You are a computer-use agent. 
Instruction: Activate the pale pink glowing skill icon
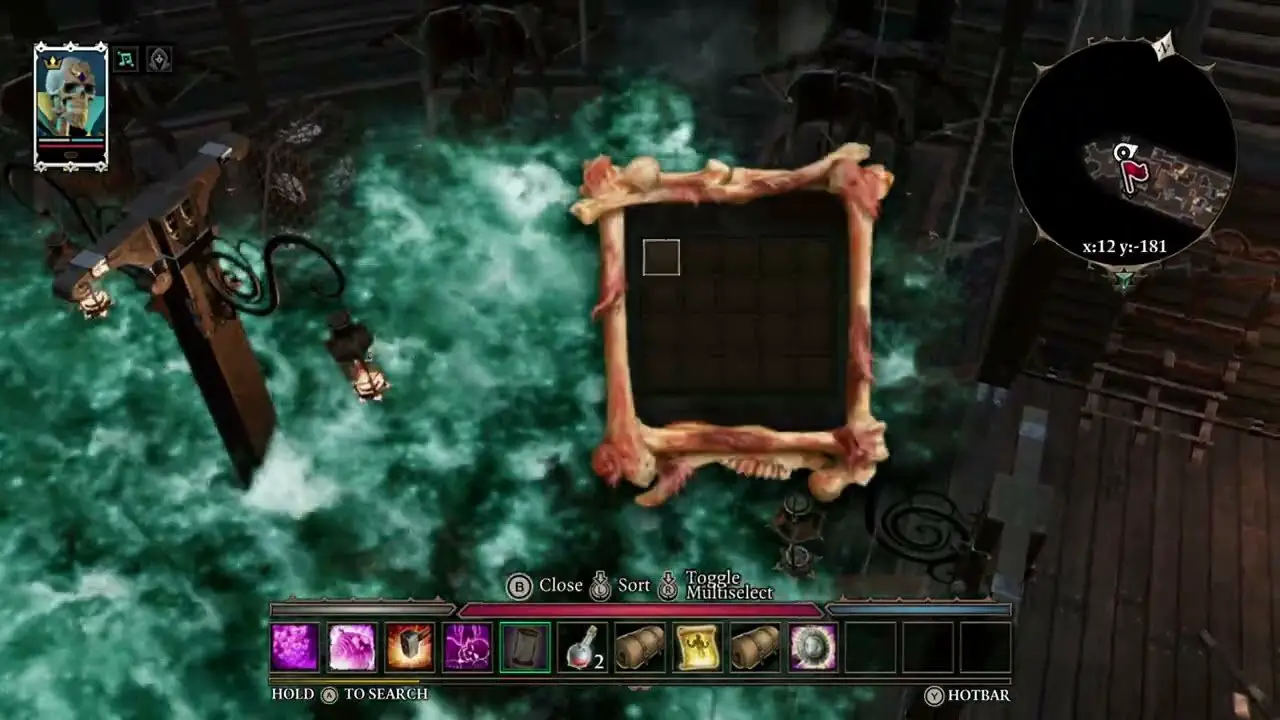coord(352,647)
